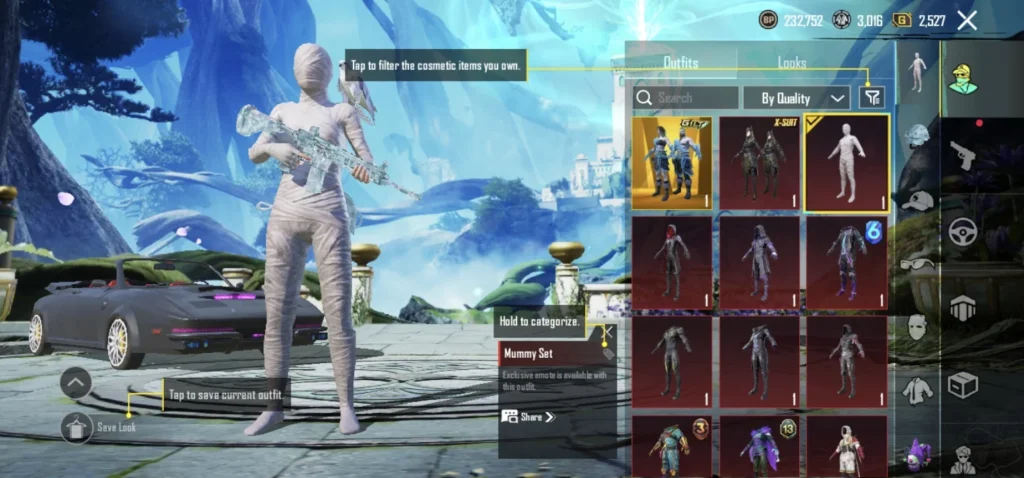Select the gold-background duo outfit thumbnail

tap(671, 163)
